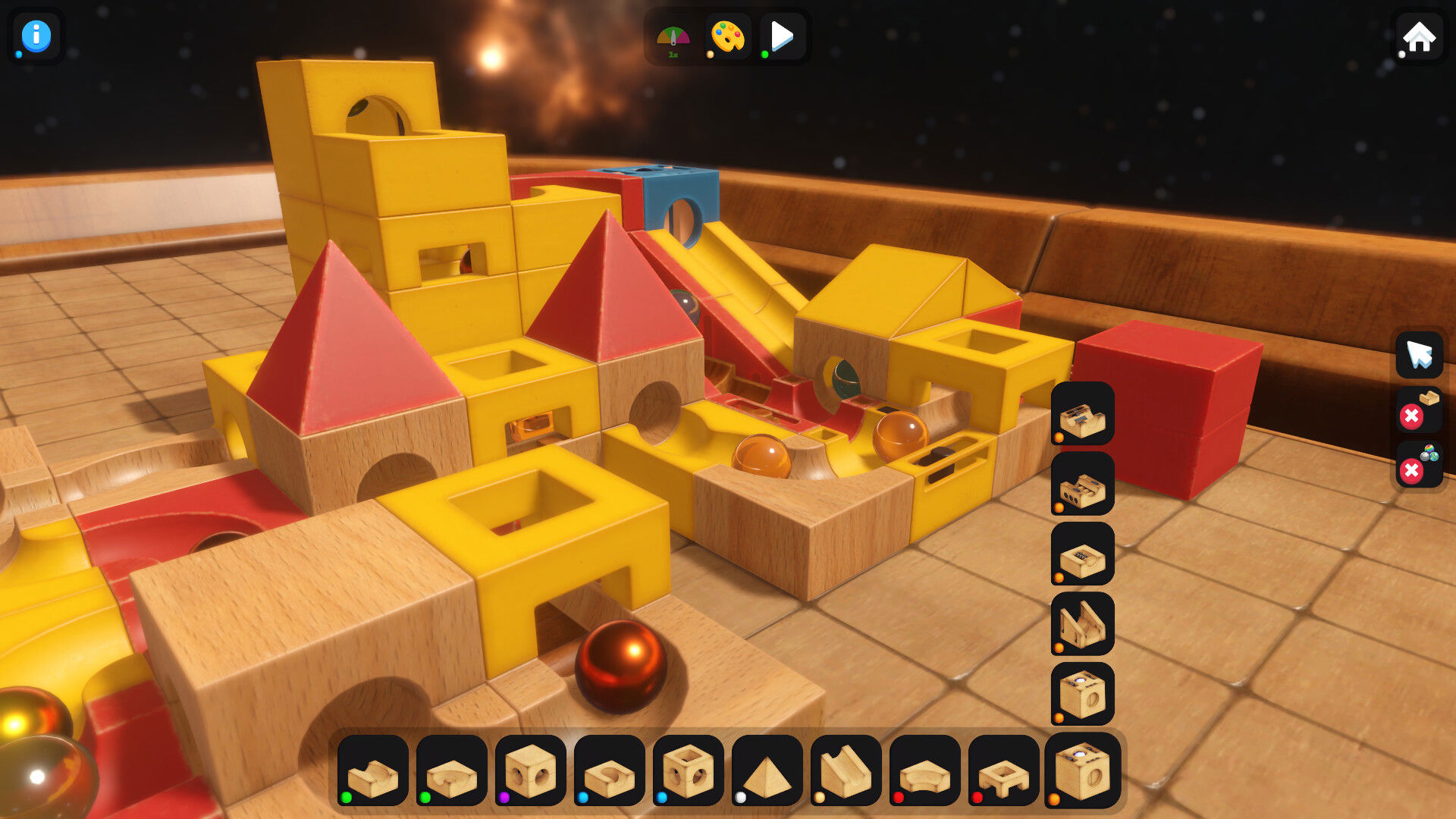Click the Home button to exit

tap(1420, 34)
